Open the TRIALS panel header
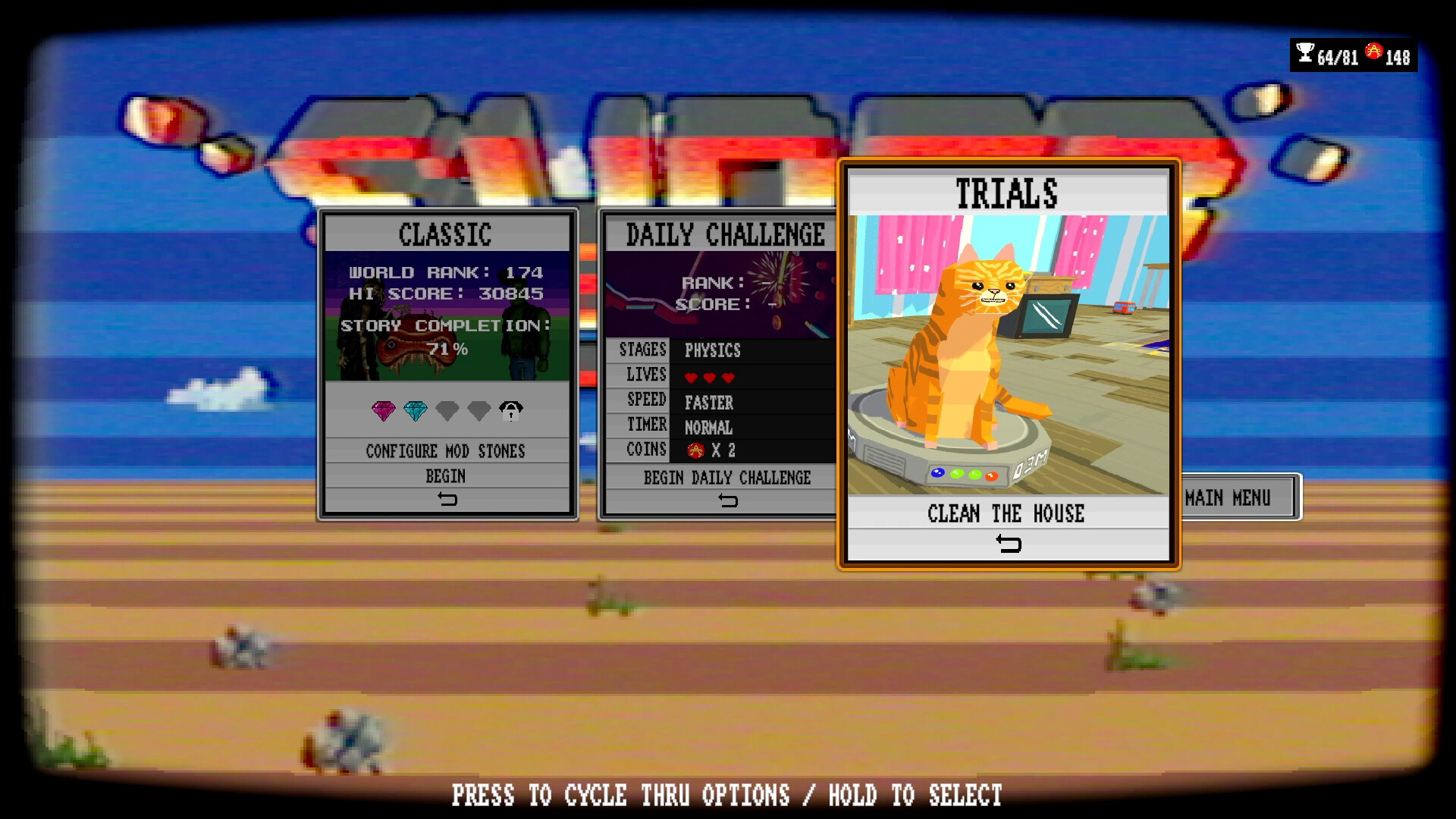This screenshot has width=1456, height=819. (1007, 192)
